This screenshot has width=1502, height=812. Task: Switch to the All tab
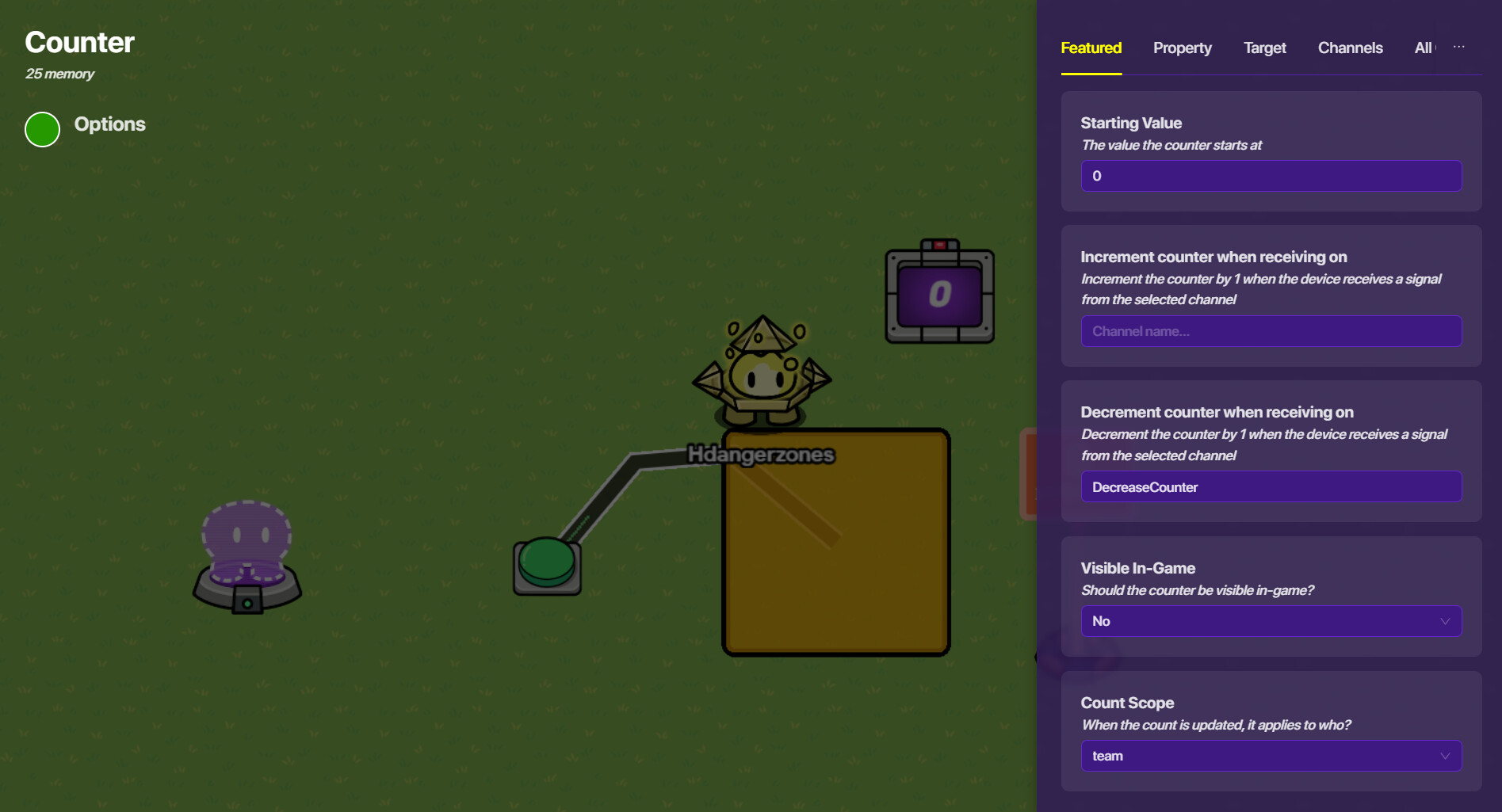tap(1423, 48)
